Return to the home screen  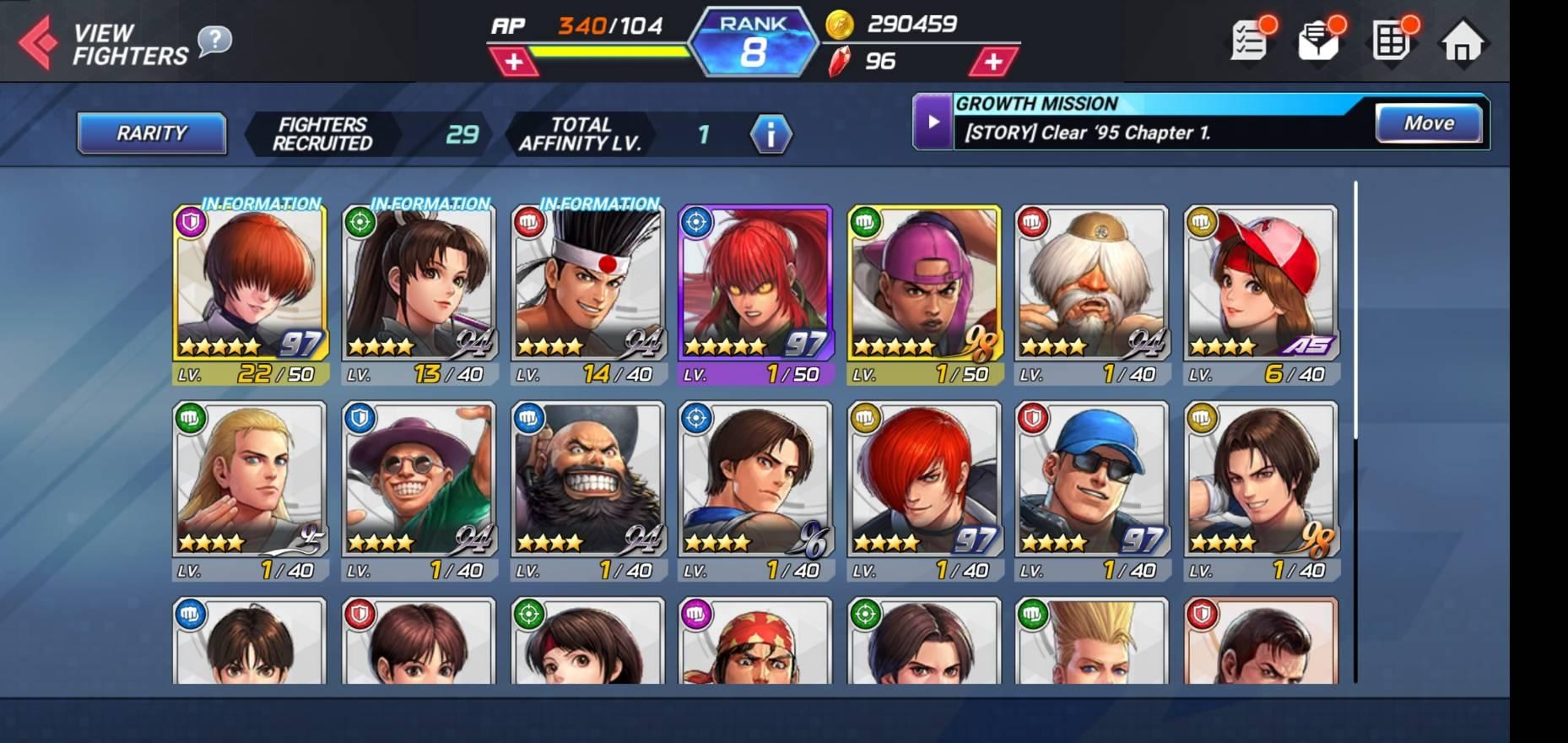pos(1462,42)
